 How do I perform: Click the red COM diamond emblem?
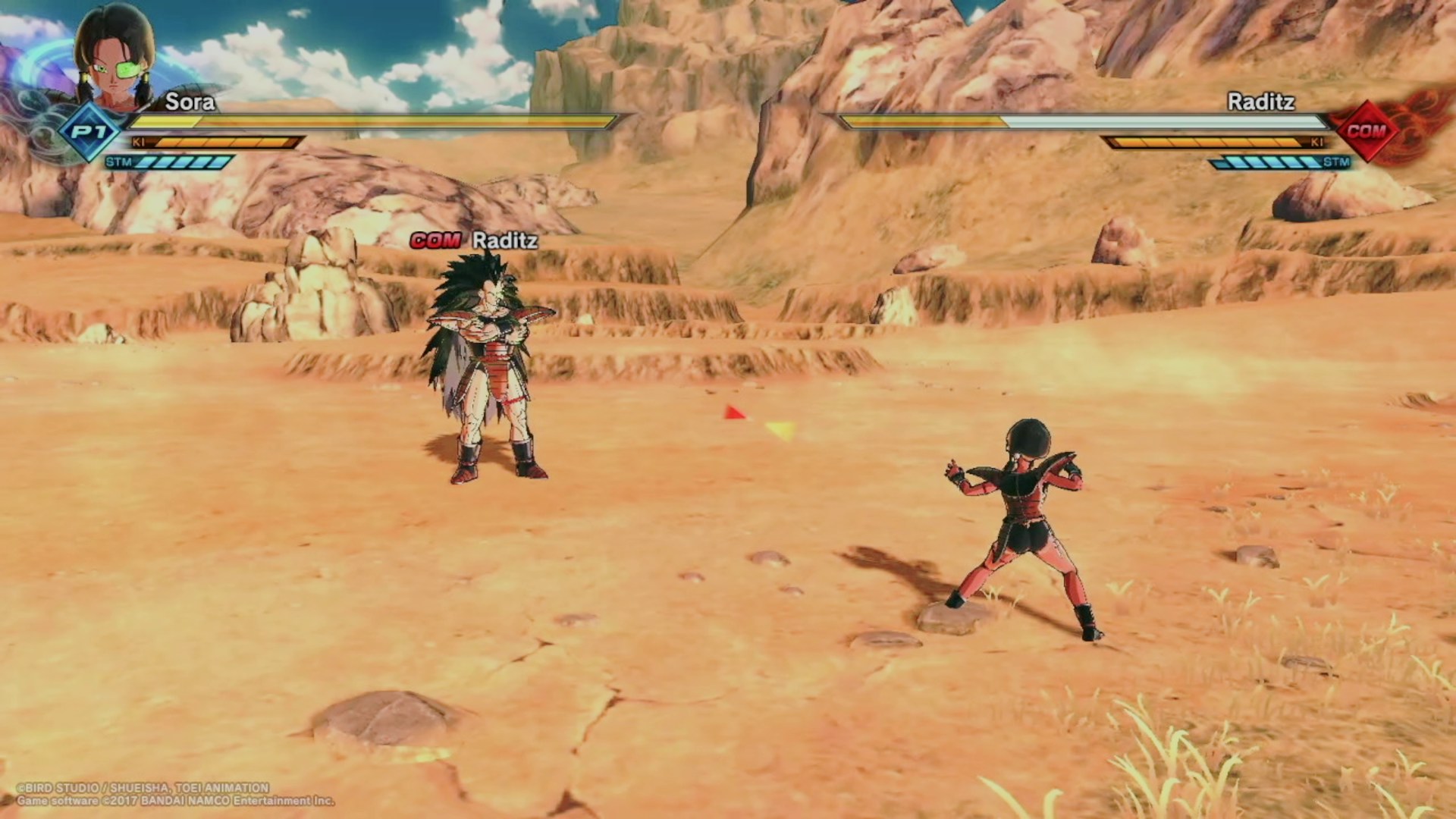click(x=1367, y=131)
